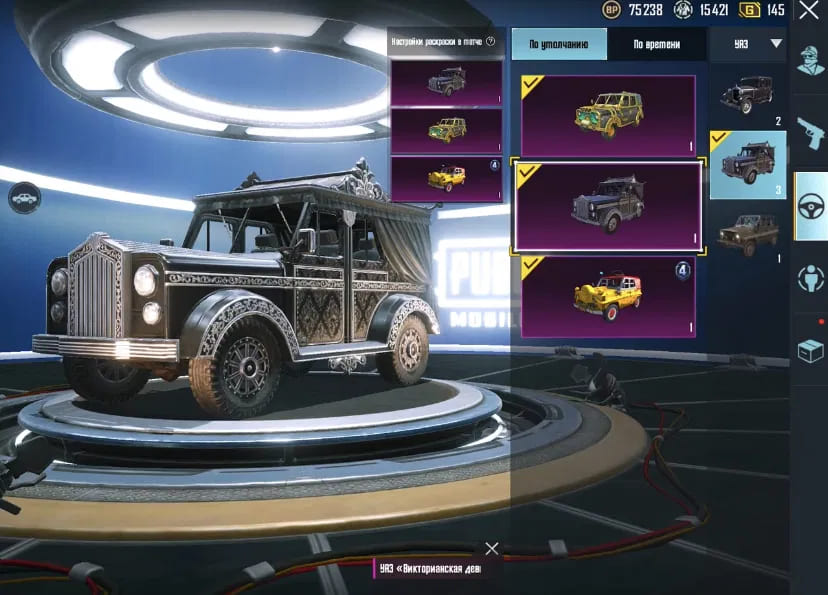Choose the yellow UAZ skin card
This screenshot has width=828, height=595.
608,297
